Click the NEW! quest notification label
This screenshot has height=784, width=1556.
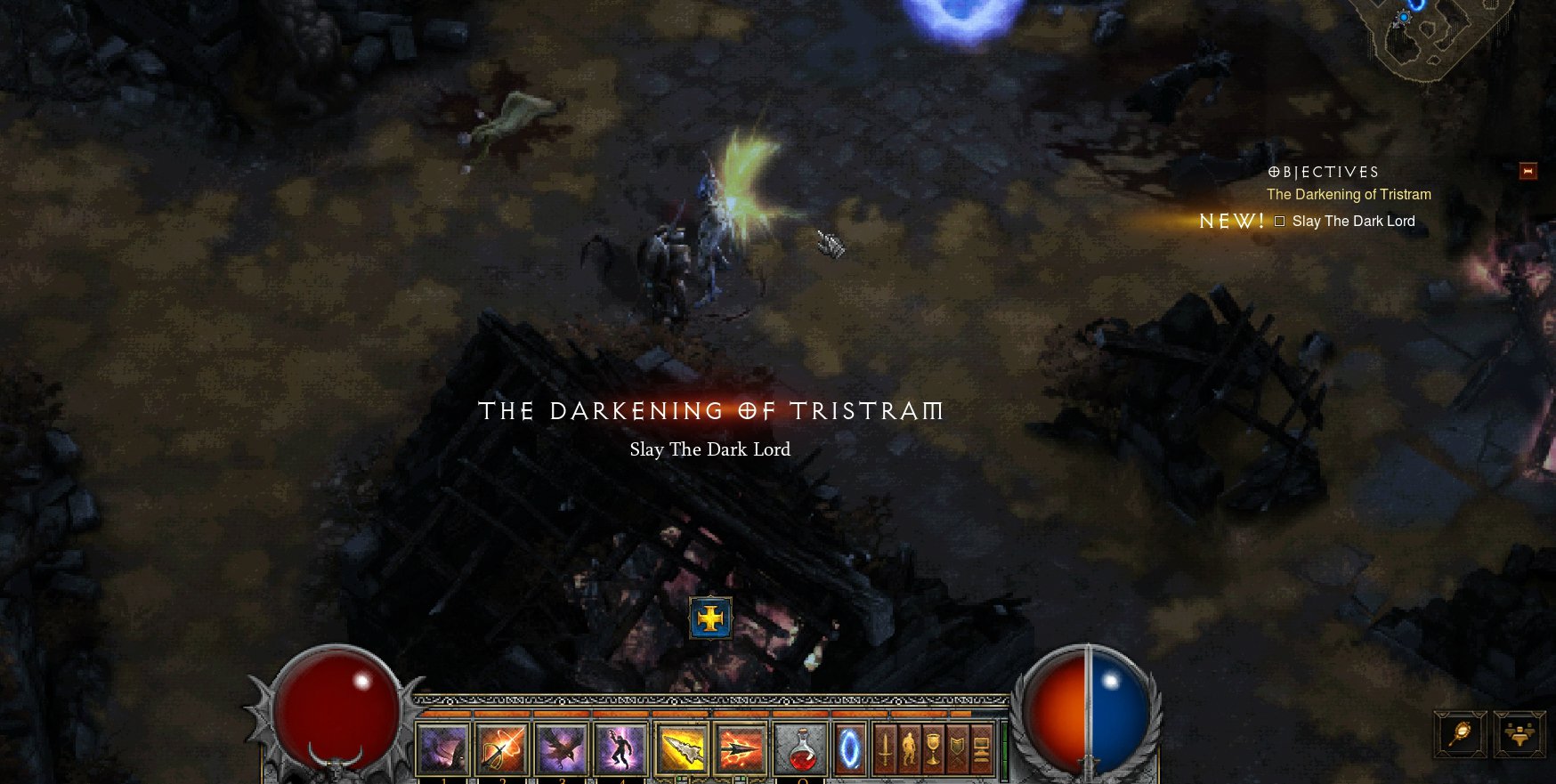[1233, 220]
